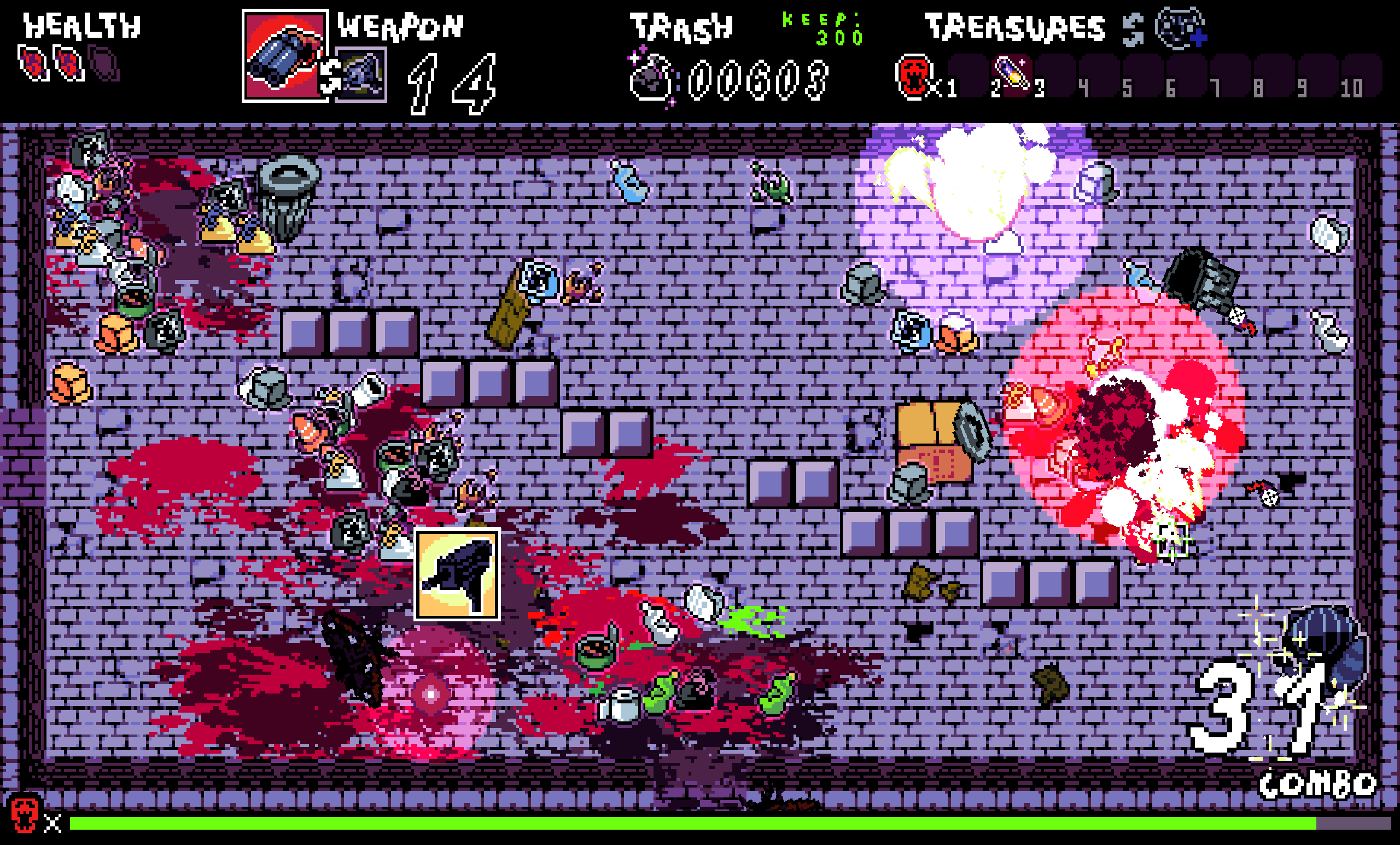The height and width of the screenshot is (845, 1400).
Task: Click the treasures cycle arrows
Action: pos(1133,29)
